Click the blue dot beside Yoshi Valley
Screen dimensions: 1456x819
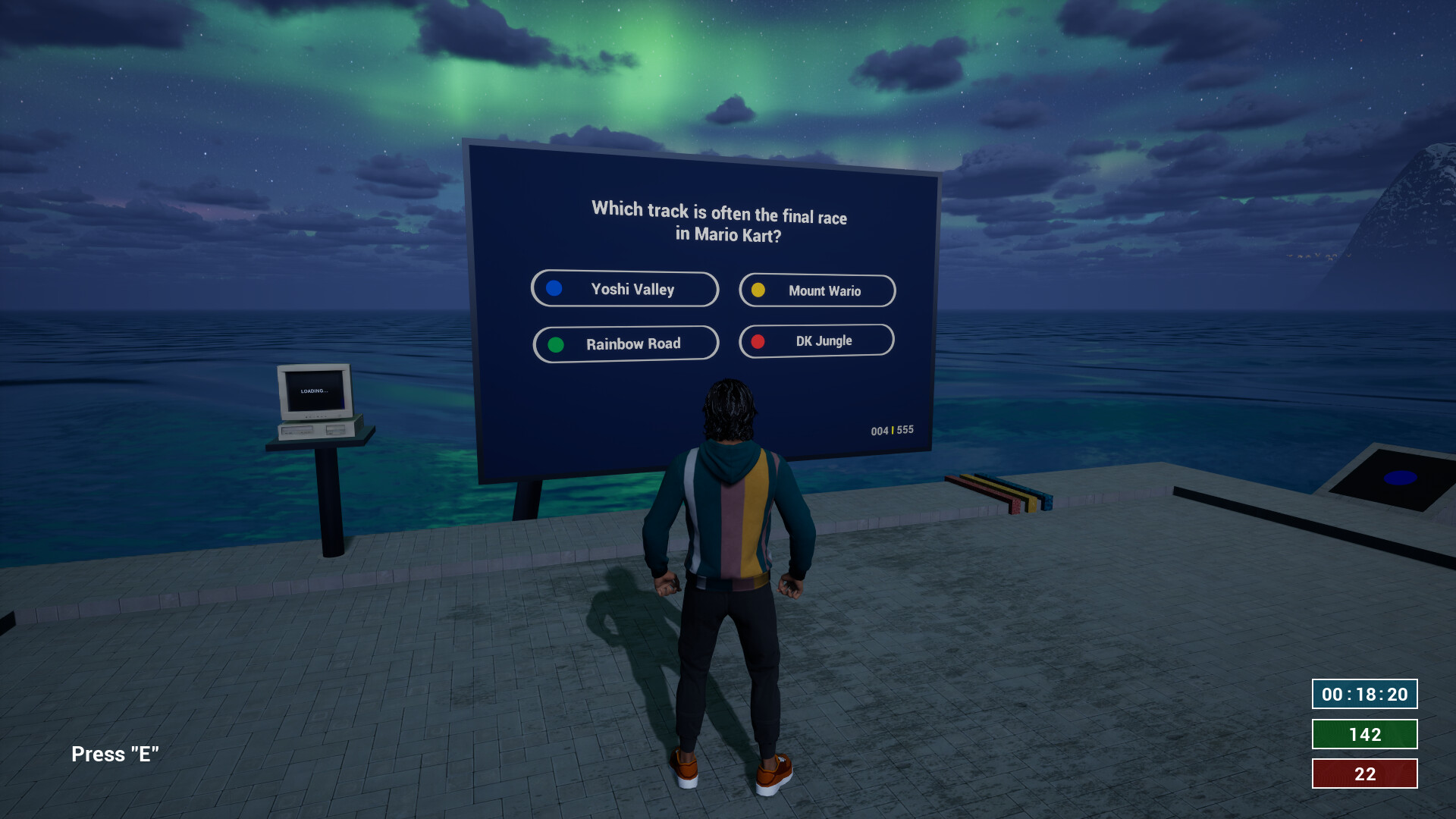tap(554, 288)
